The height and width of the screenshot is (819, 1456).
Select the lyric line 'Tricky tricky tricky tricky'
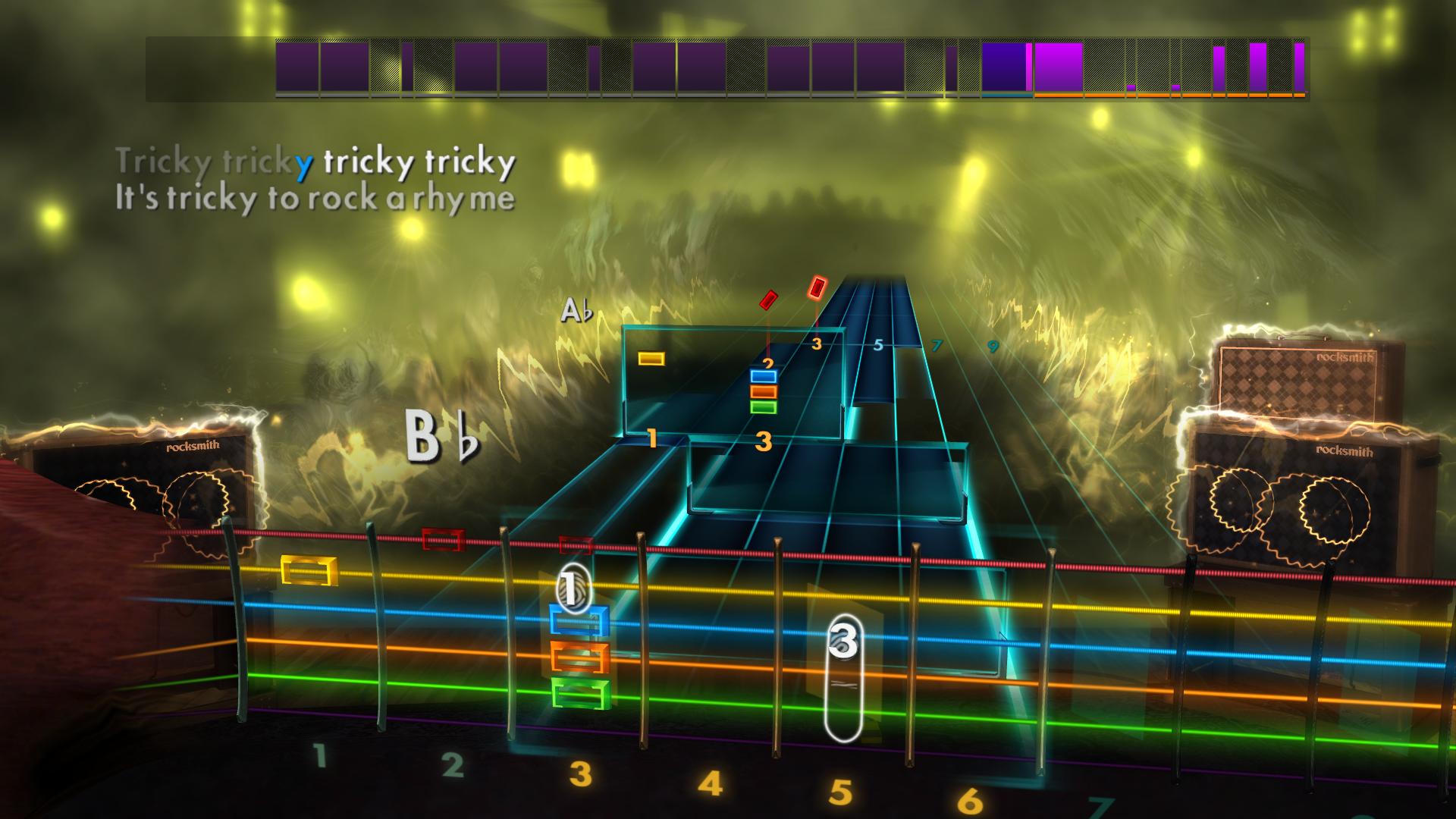(x=317, y=161)
